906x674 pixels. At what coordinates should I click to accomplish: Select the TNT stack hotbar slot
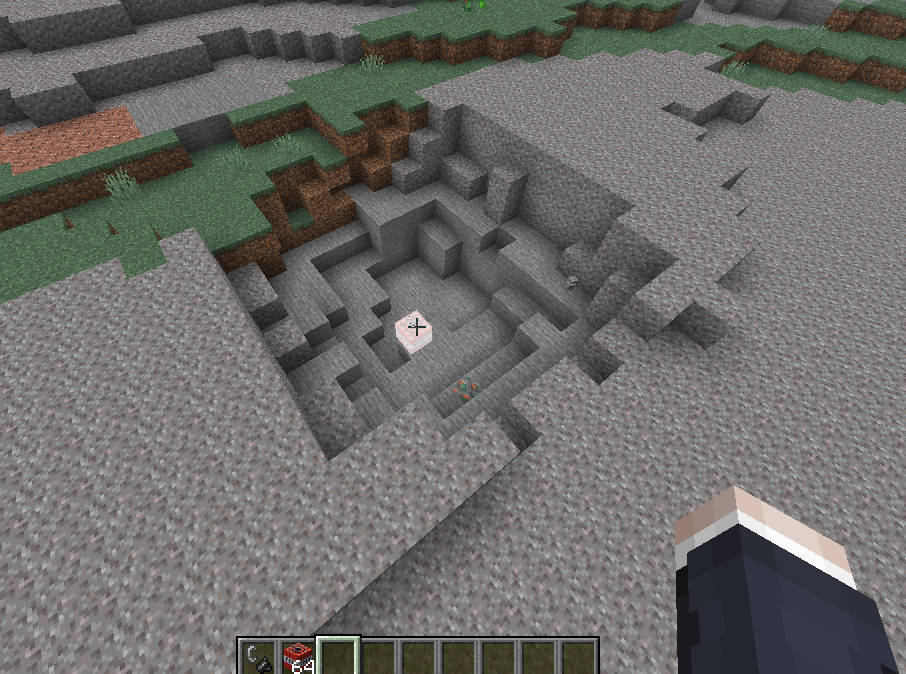point(298,657)
